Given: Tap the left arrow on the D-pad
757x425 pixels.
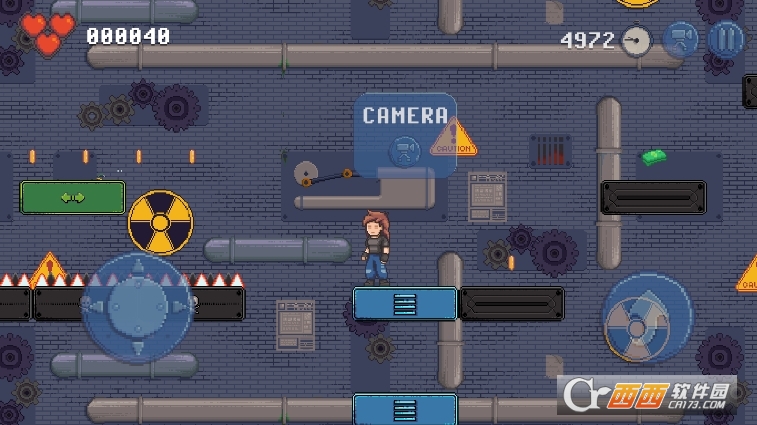Looking at the screenshot, I should point(96,306).
